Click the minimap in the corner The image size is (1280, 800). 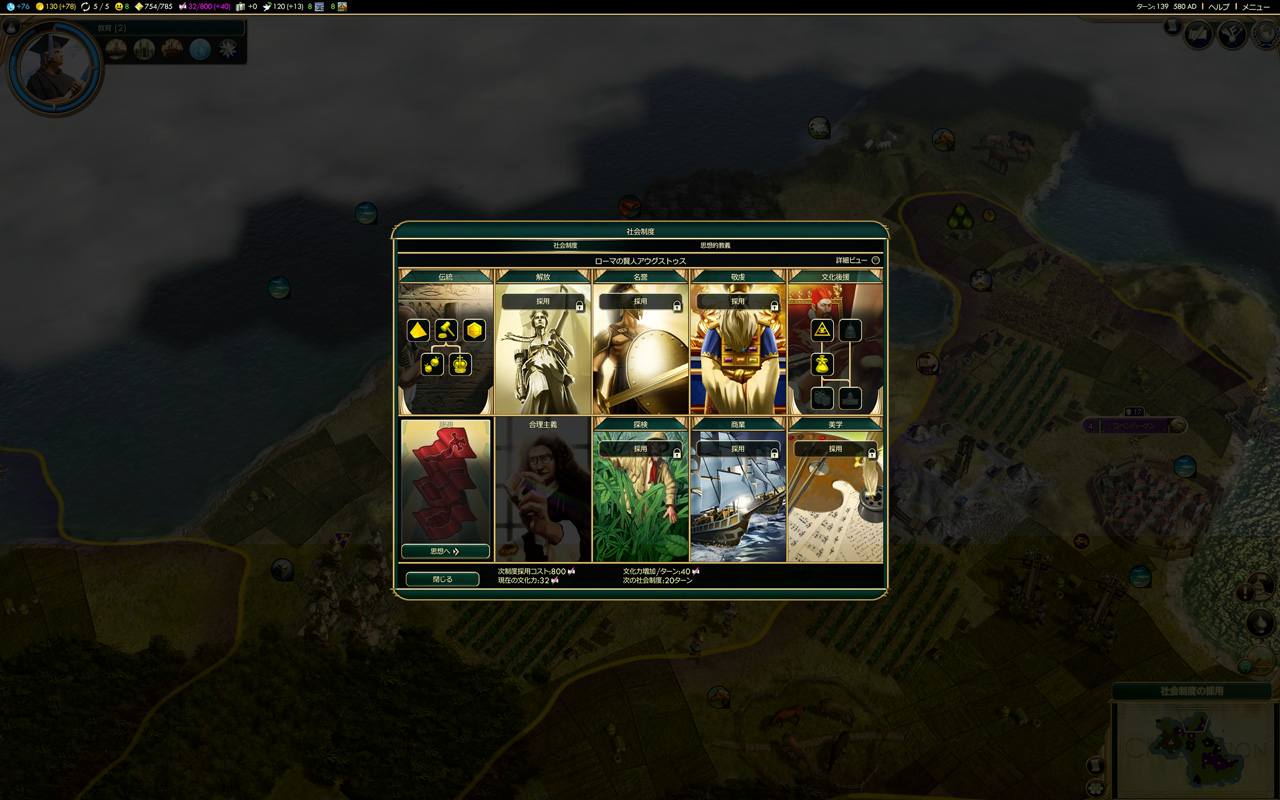coord(1195,748)
